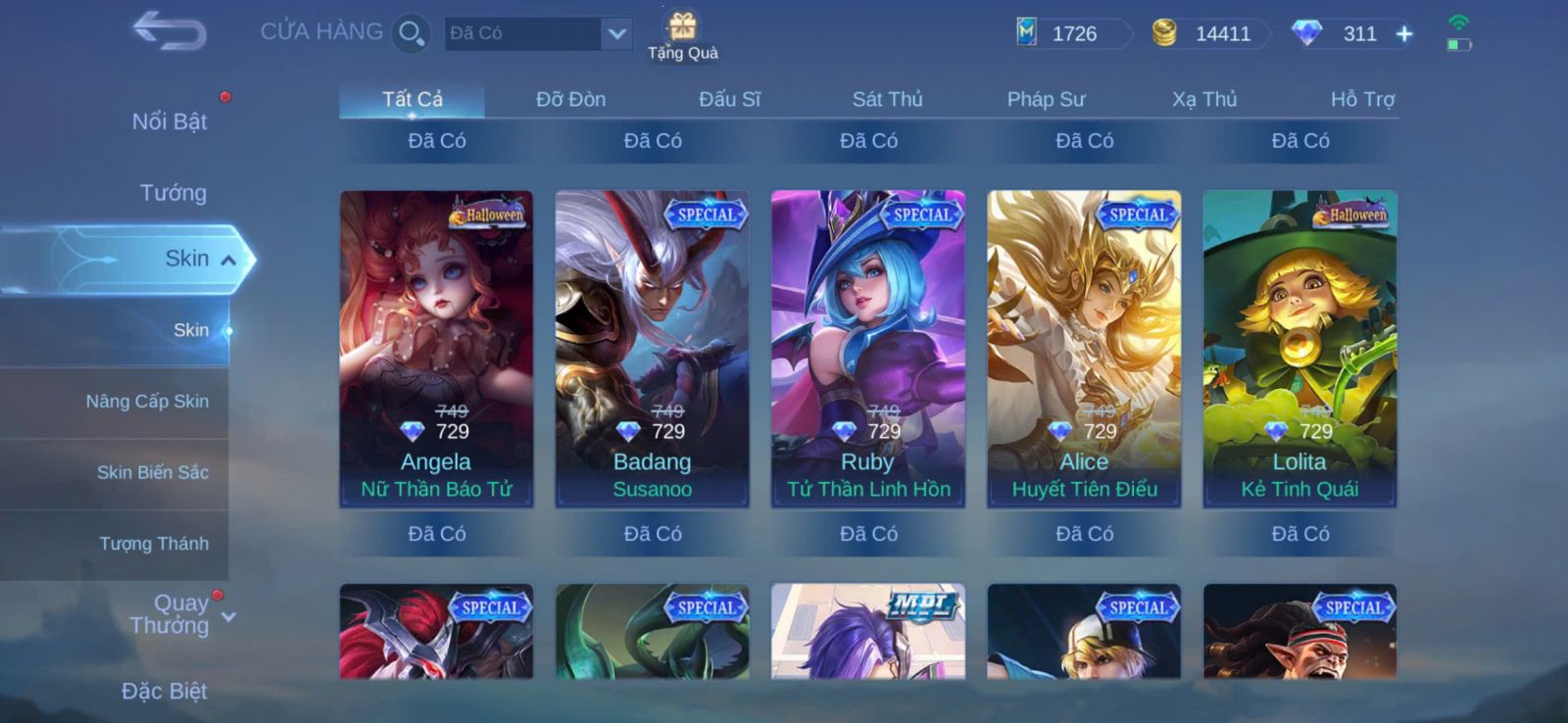Viewport: 1568px width, 723px height.
Task: Pick the Lolita Kẻ Tinh Quái skin
Action: point(1299,348)
